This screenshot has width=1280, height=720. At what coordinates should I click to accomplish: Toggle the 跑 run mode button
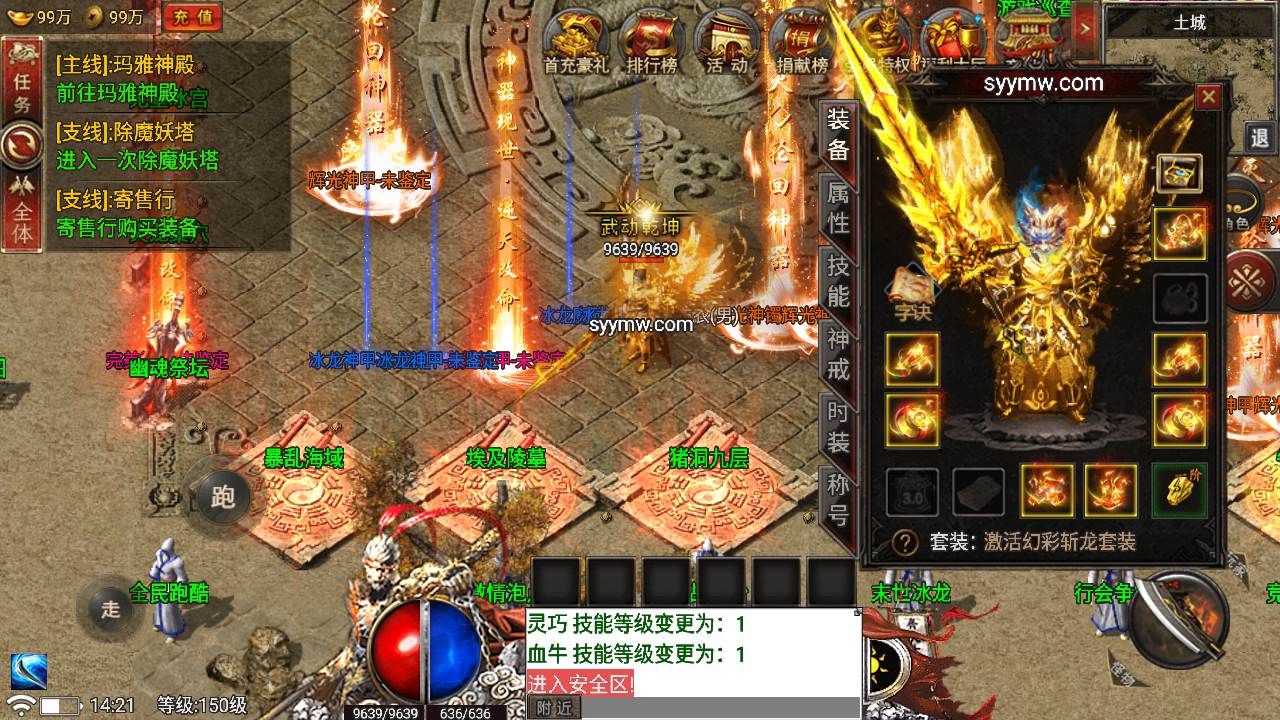pyautogui.click(x=223, y=497)
